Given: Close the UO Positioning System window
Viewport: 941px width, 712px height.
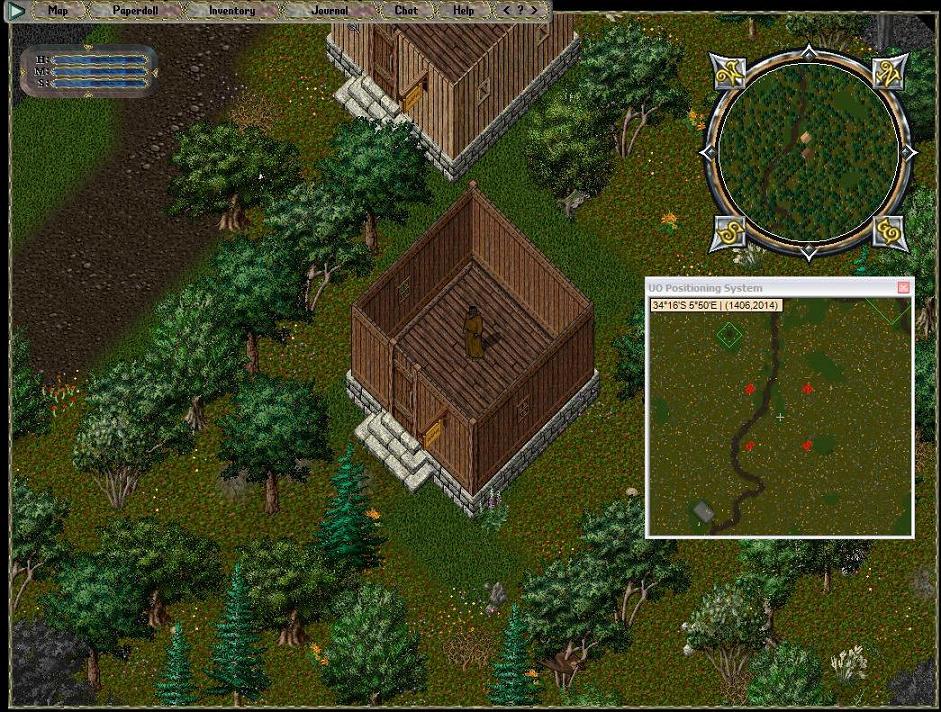Looking at the screenshot, I should pos(904,288).
